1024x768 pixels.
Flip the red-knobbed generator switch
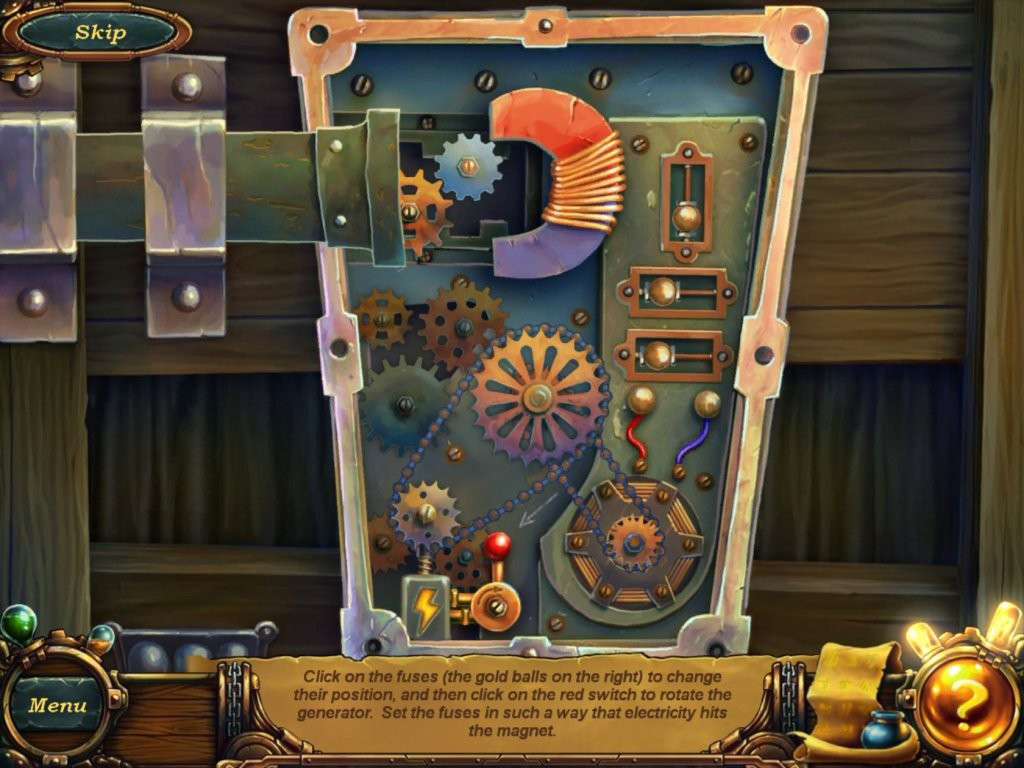[x=497, y=546]
